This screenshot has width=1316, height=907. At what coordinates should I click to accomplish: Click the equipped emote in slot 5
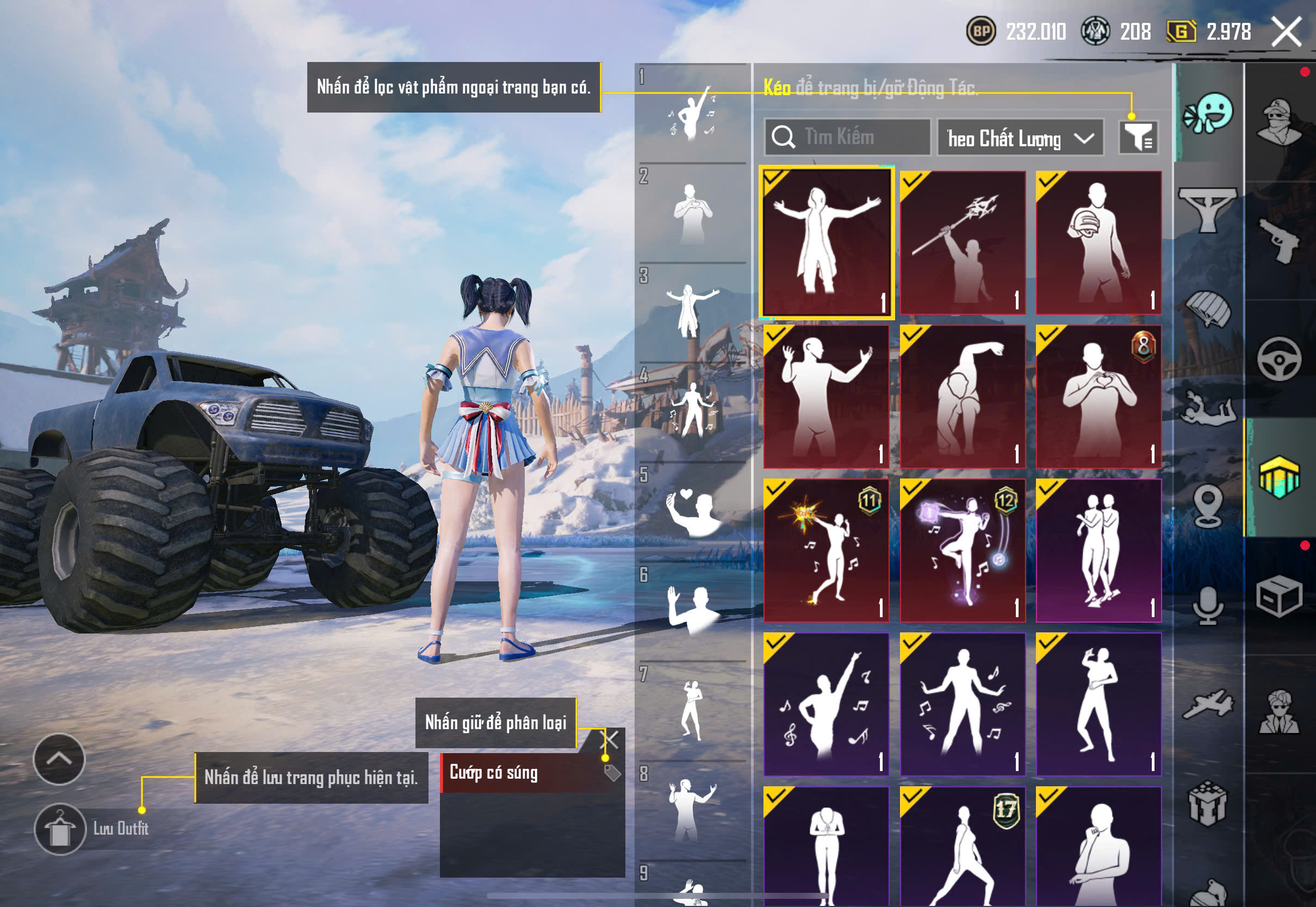coord(691,512)
